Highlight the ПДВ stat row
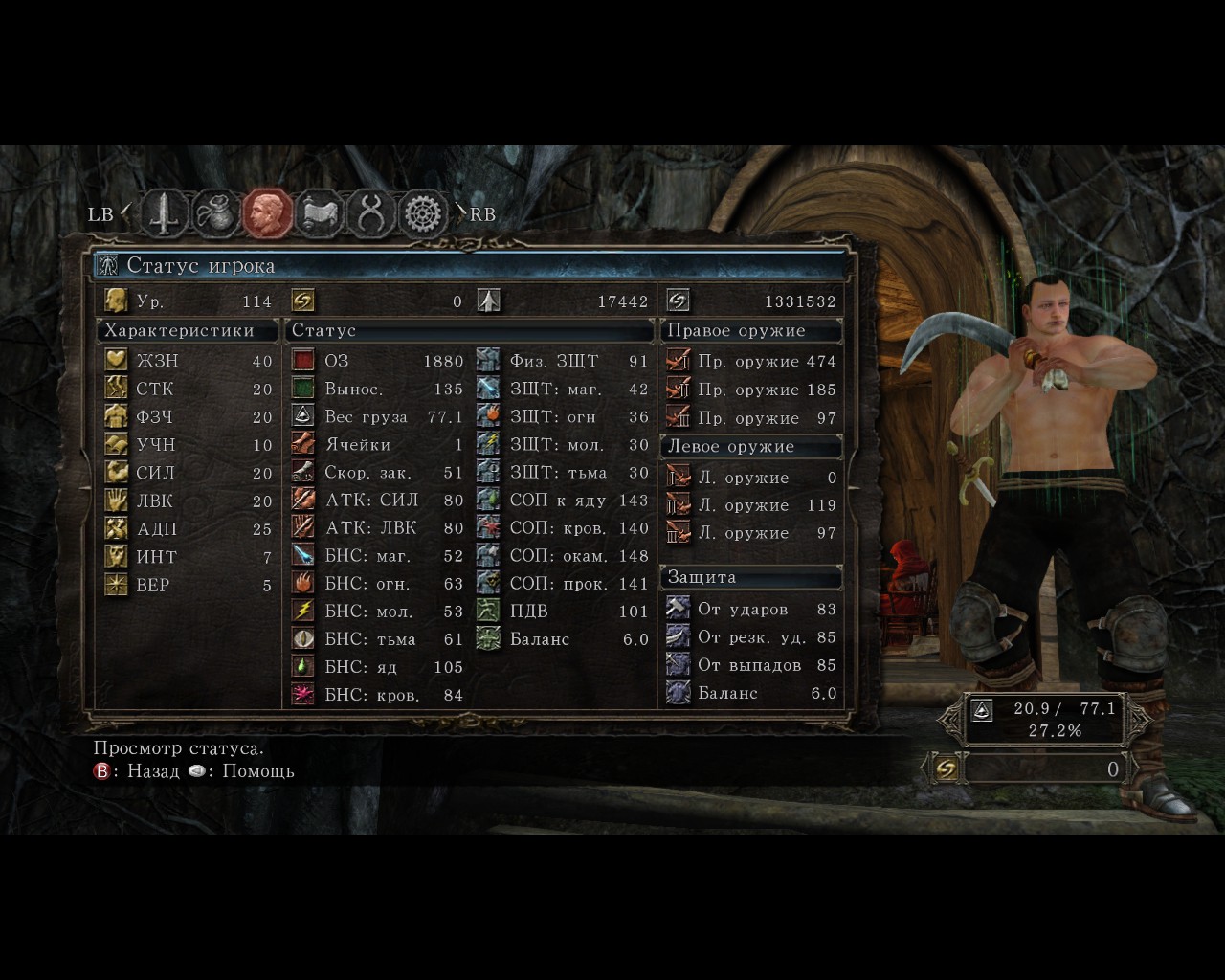 [564, 611]
